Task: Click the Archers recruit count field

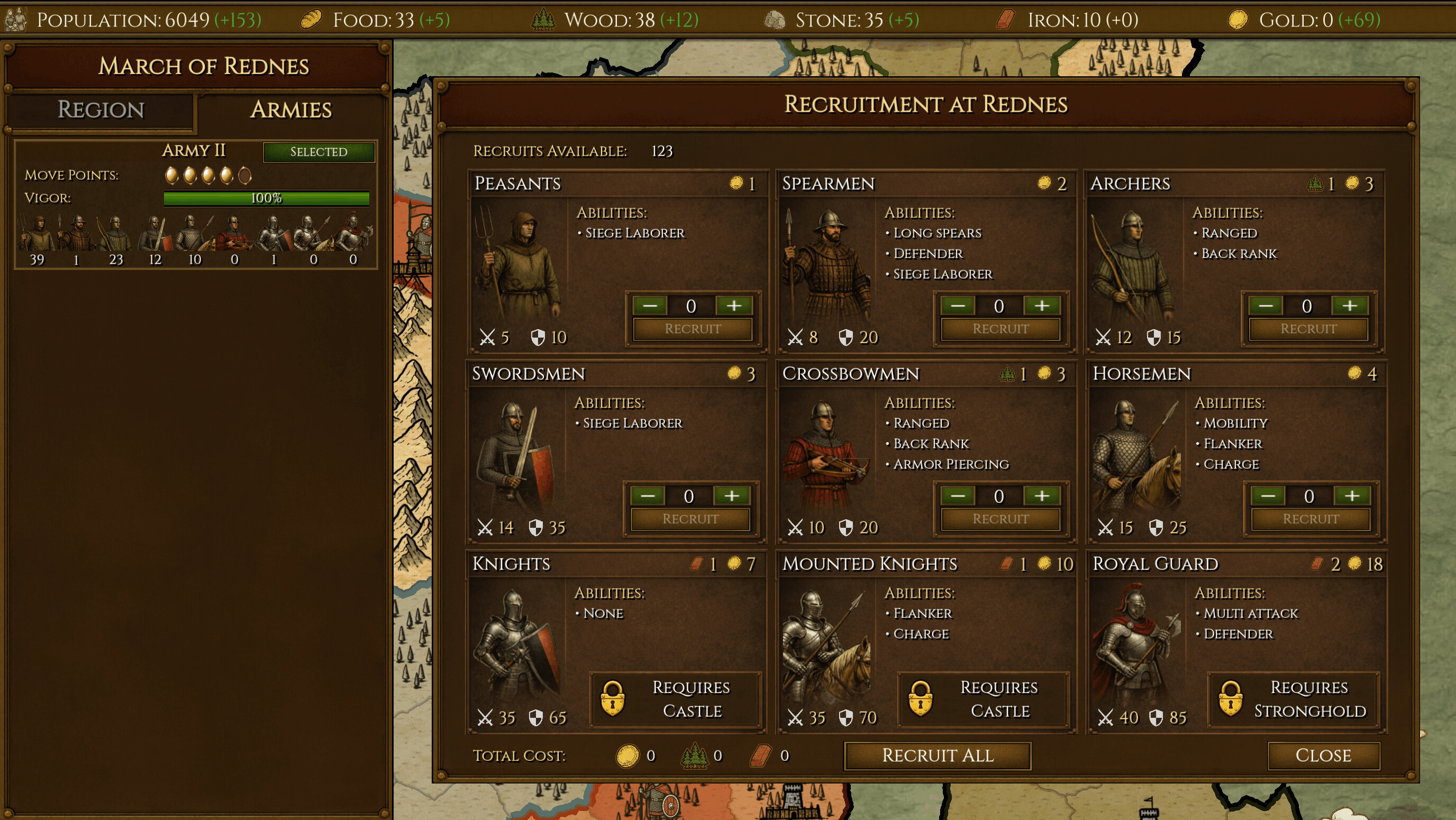Action: (1307, 305)
